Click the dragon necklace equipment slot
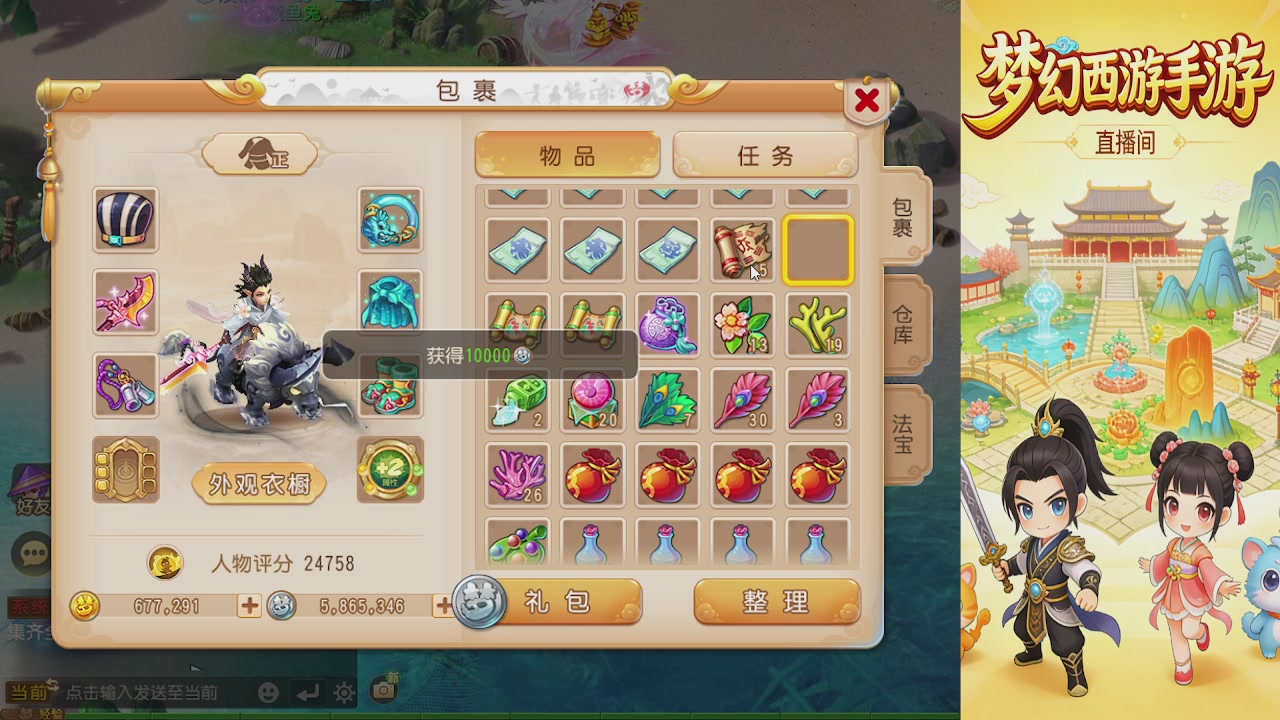 pos(390,220)
